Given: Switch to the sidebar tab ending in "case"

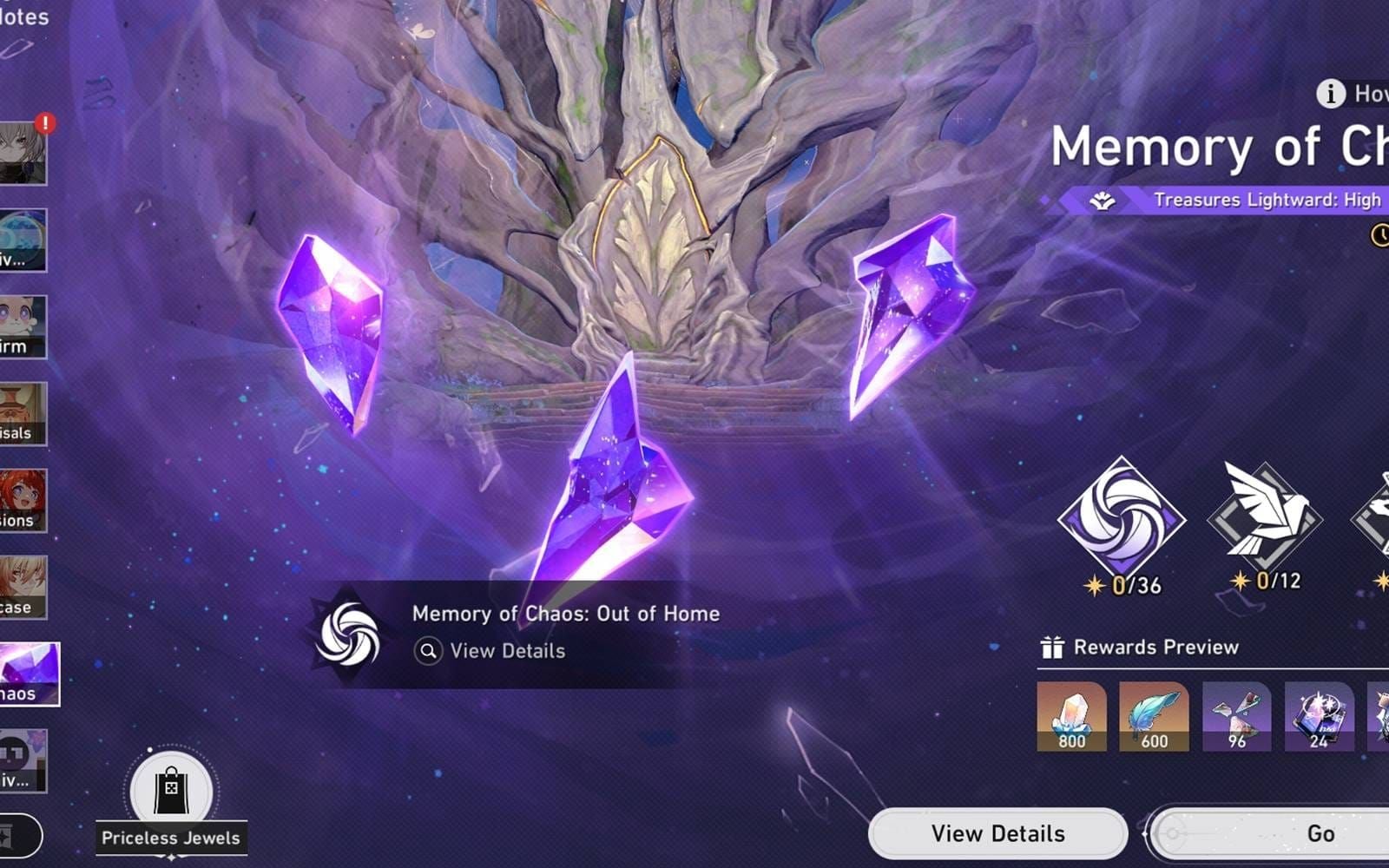Looking at the screenshot, I should [x=22, y=588].
